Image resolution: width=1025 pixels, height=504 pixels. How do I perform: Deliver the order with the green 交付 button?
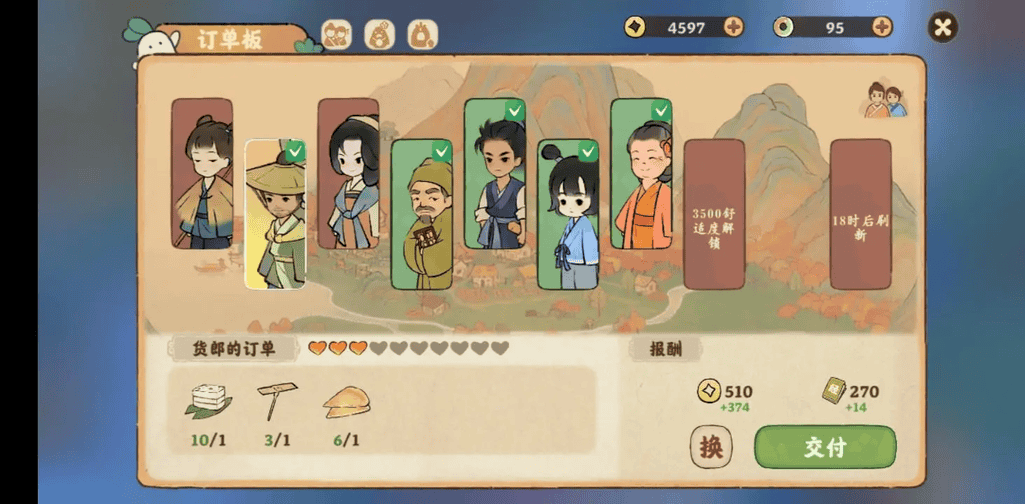(825, 447)
